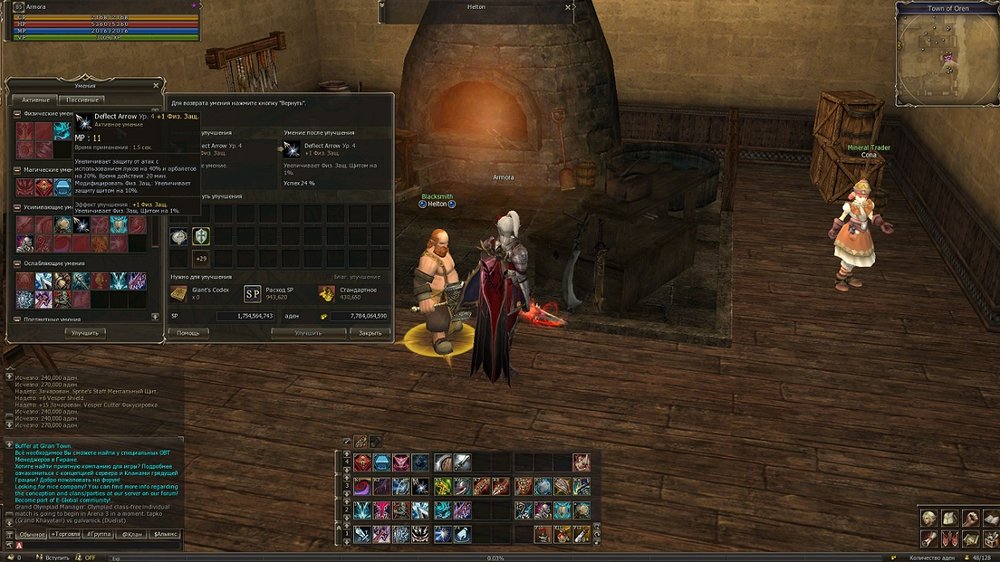Image resolution: width=1000 pixels, height=562 pixels.
Task: Close the Умения skills window
Action: pos(157,86)
